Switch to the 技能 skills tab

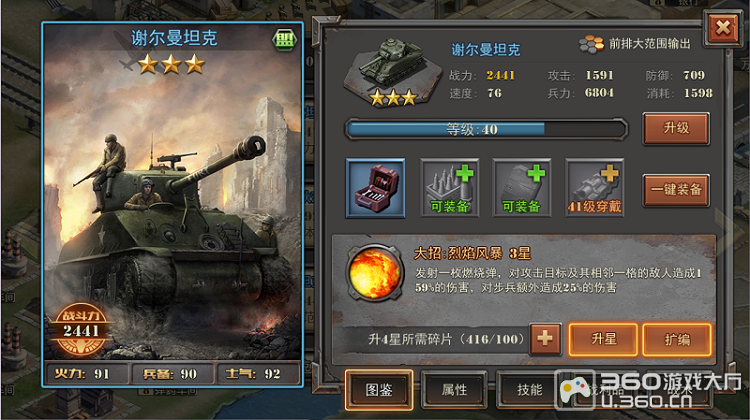[528, 389]
